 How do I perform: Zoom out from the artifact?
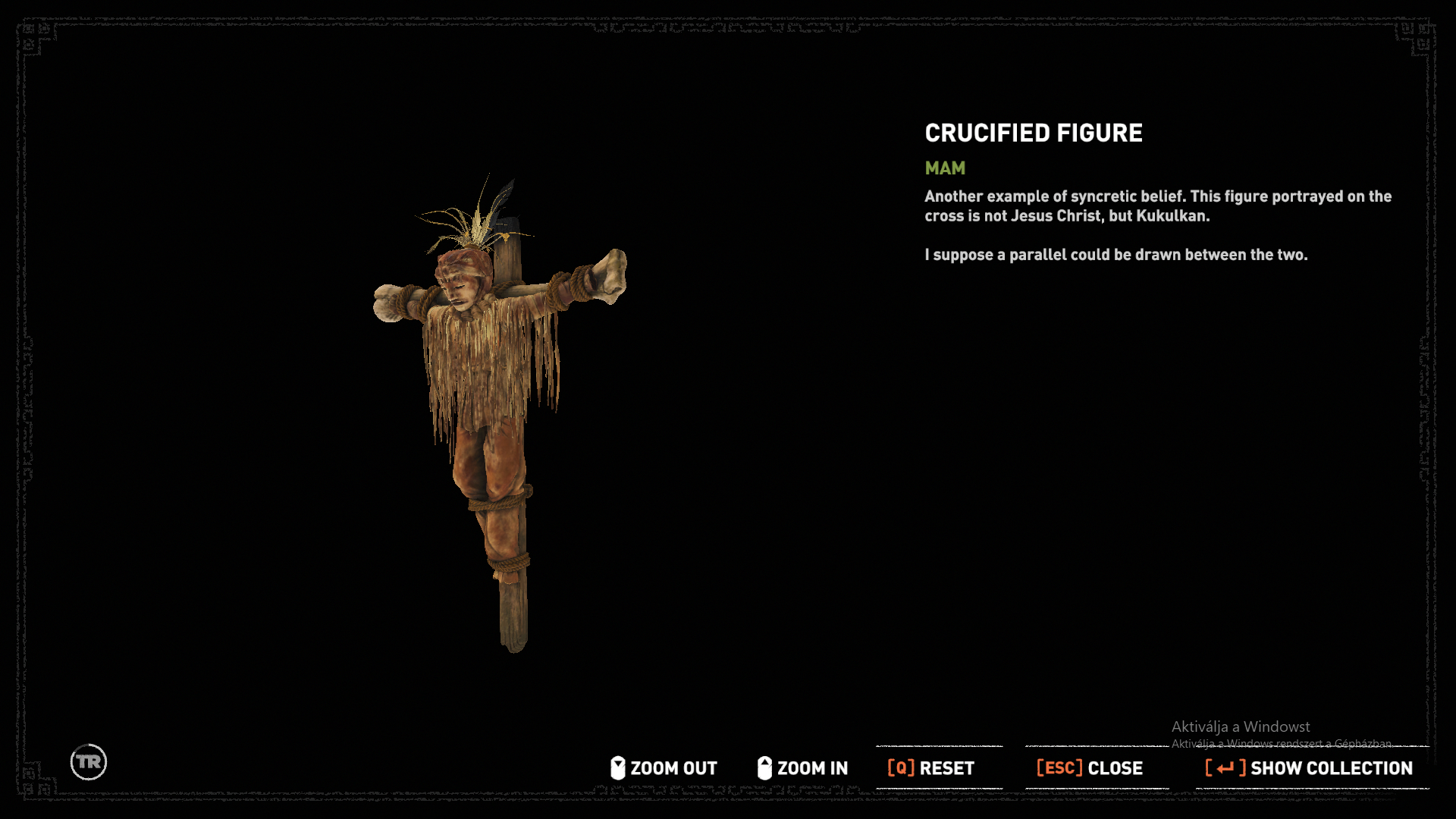[x=664, y=768]
